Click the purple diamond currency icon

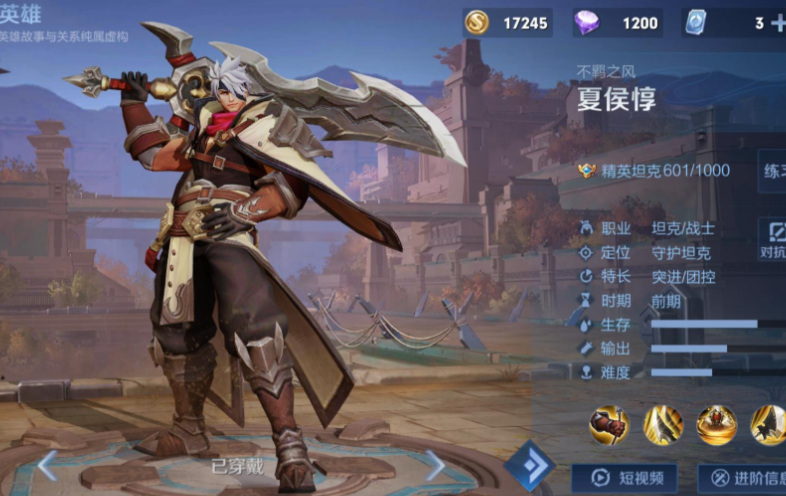point(587,23)
